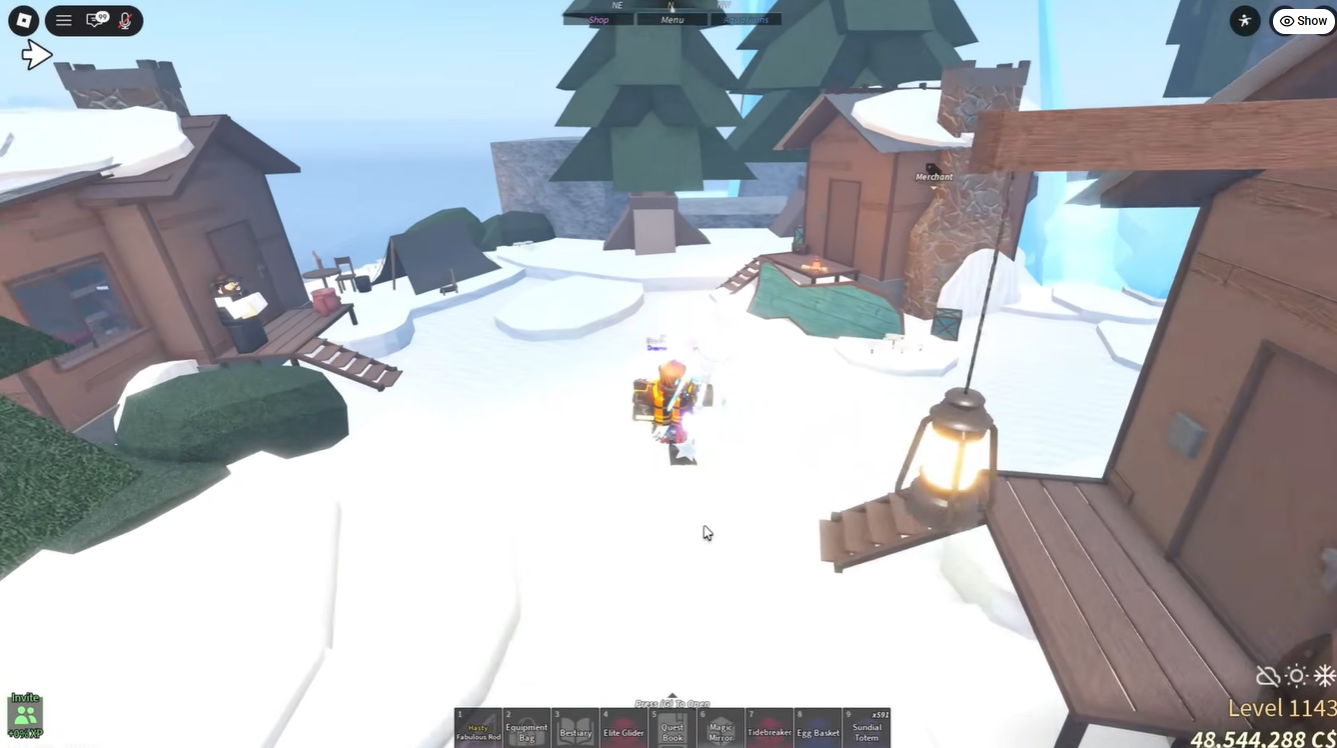
Task: Open the Equipment Bag from the hotbar
Action: 527,727
